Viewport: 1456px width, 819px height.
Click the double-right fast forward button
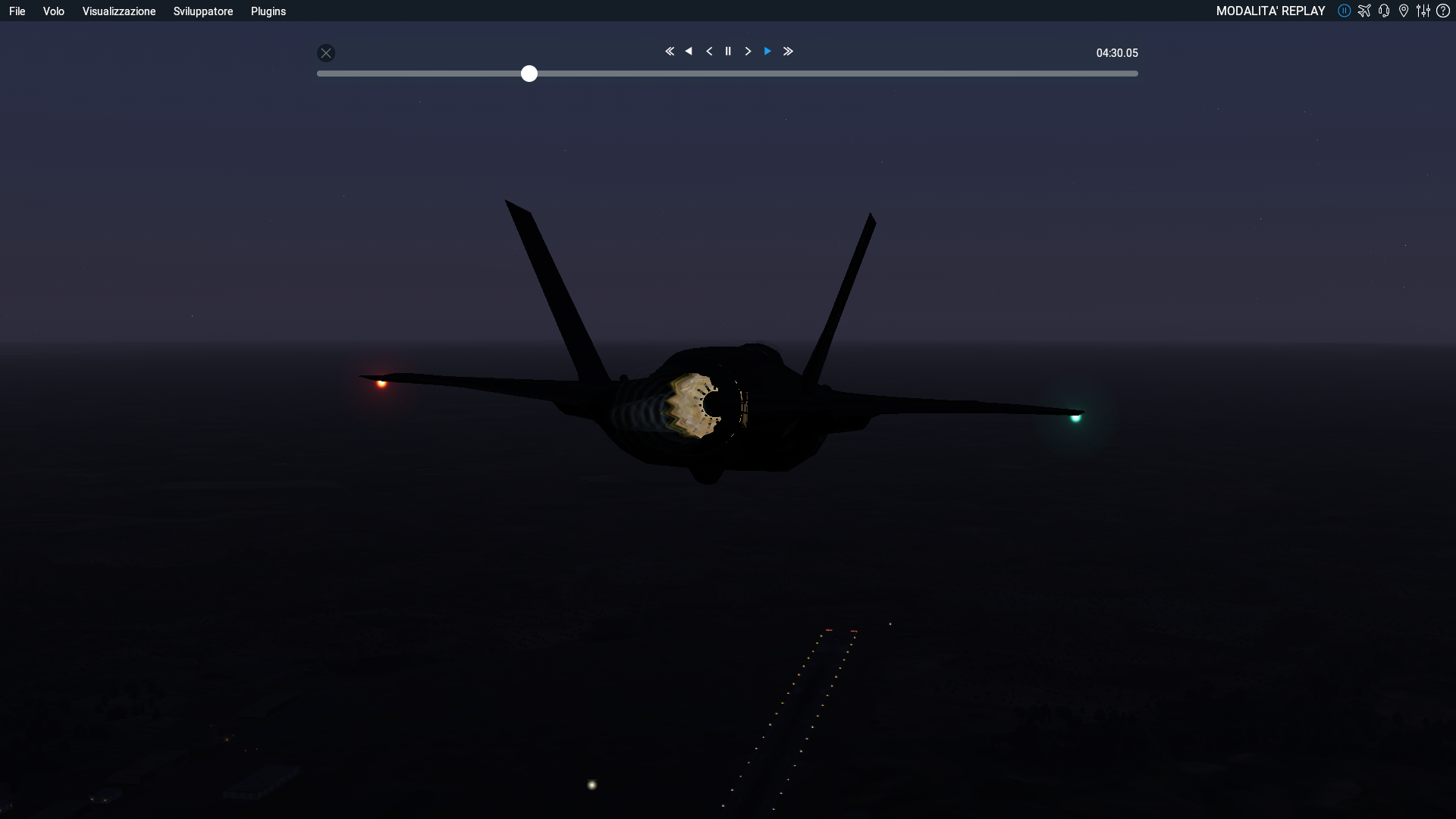[788, 52]
